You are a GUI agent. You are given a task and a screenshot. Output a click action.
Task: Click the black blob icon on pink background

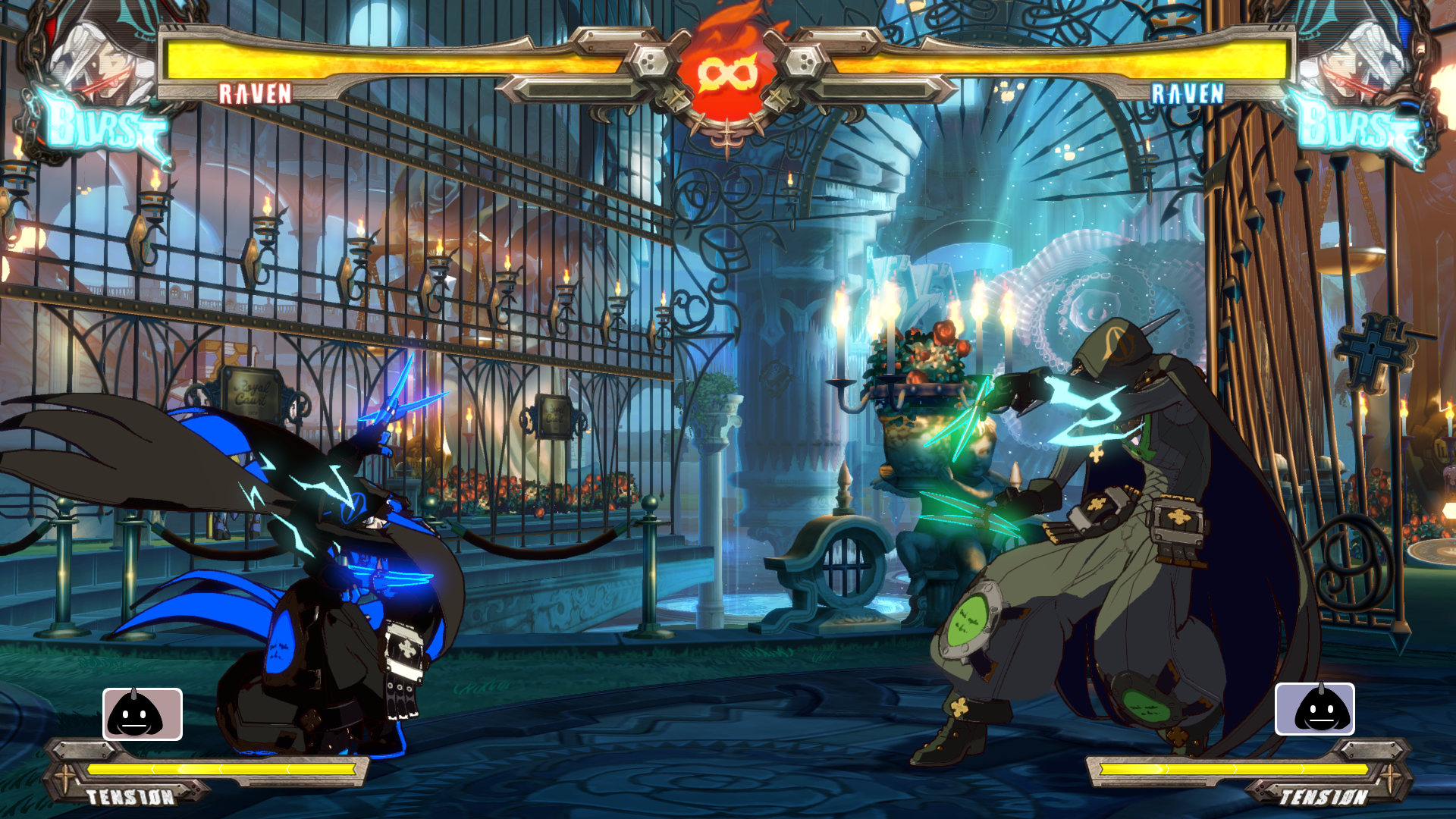pos(143,714)
